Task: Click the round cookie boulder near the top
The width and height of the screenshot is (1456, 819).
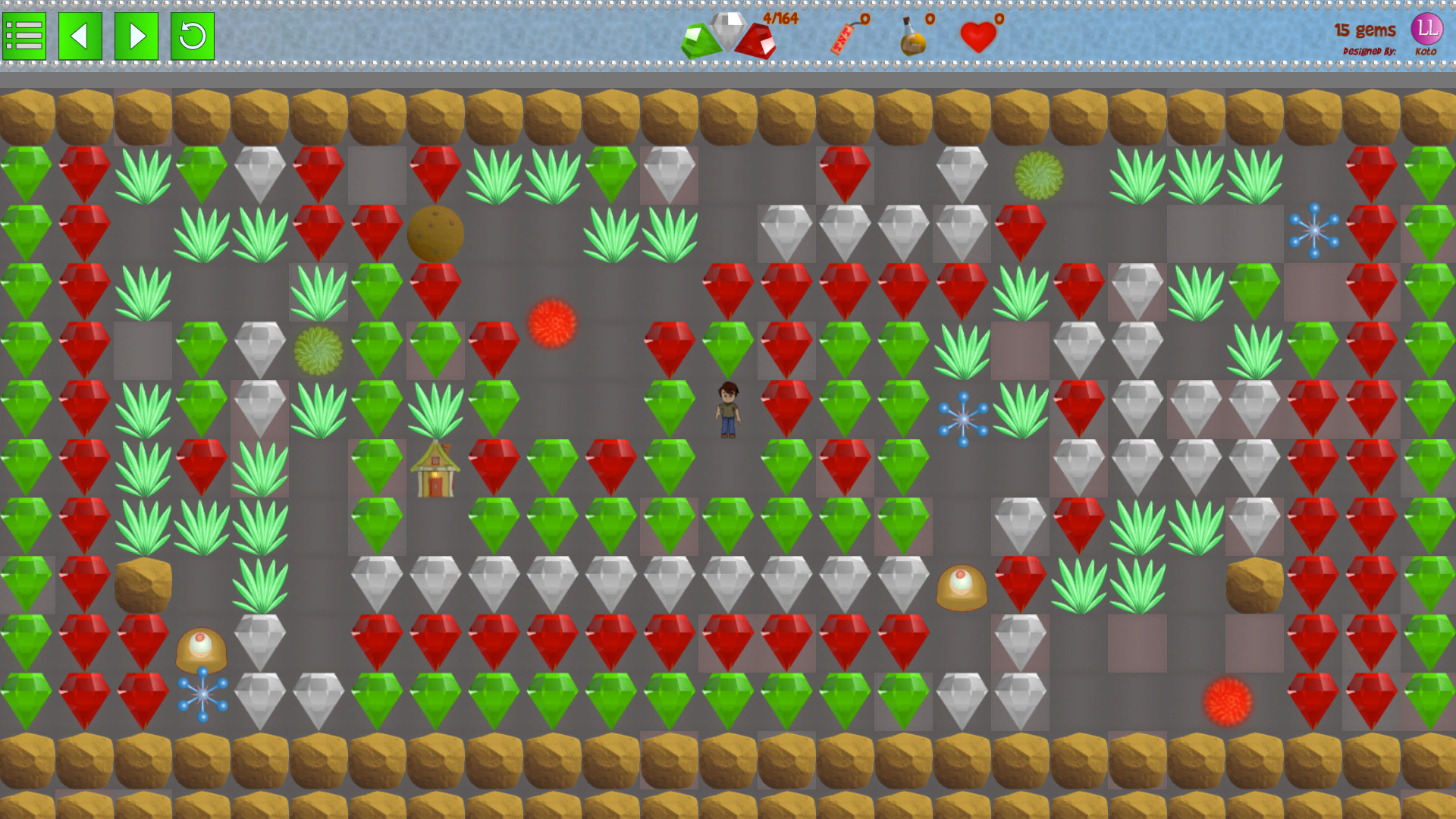Action: click(435, 235)
